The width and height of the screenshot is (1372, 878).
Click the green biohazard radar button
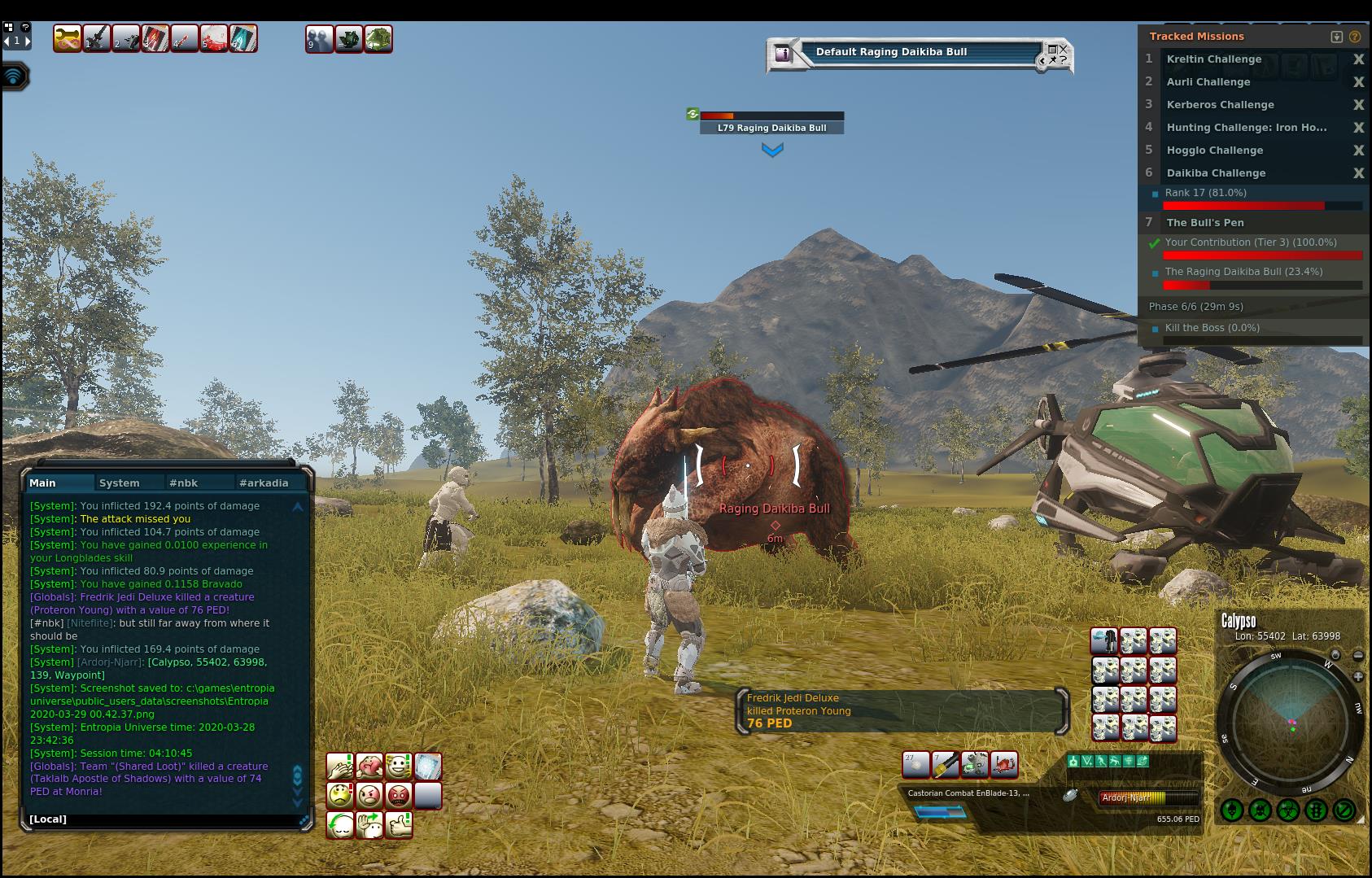click(1287, 810)
